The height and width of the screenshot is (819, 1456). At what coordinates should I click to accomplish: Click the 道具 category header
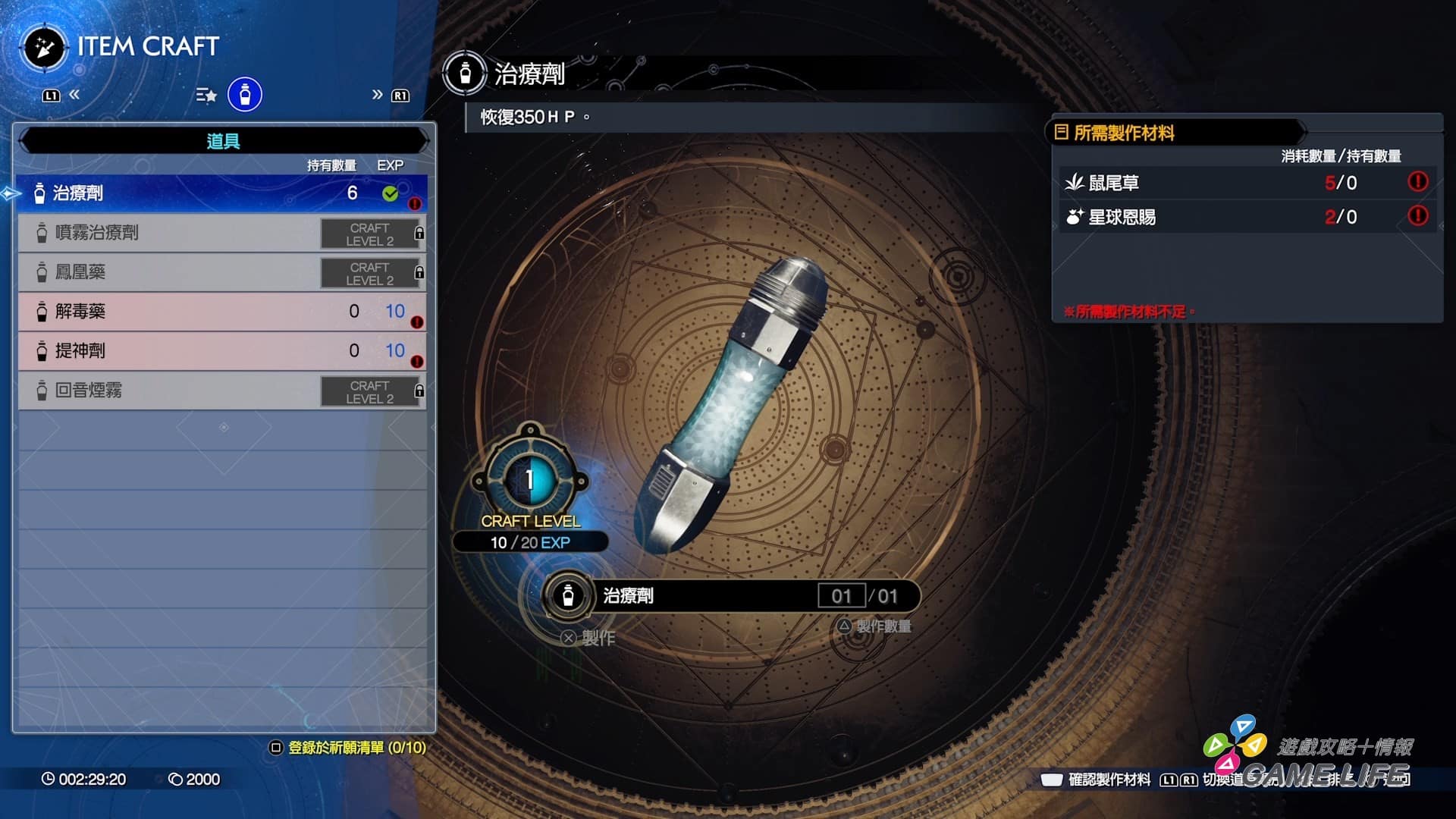tap(223, 141)
